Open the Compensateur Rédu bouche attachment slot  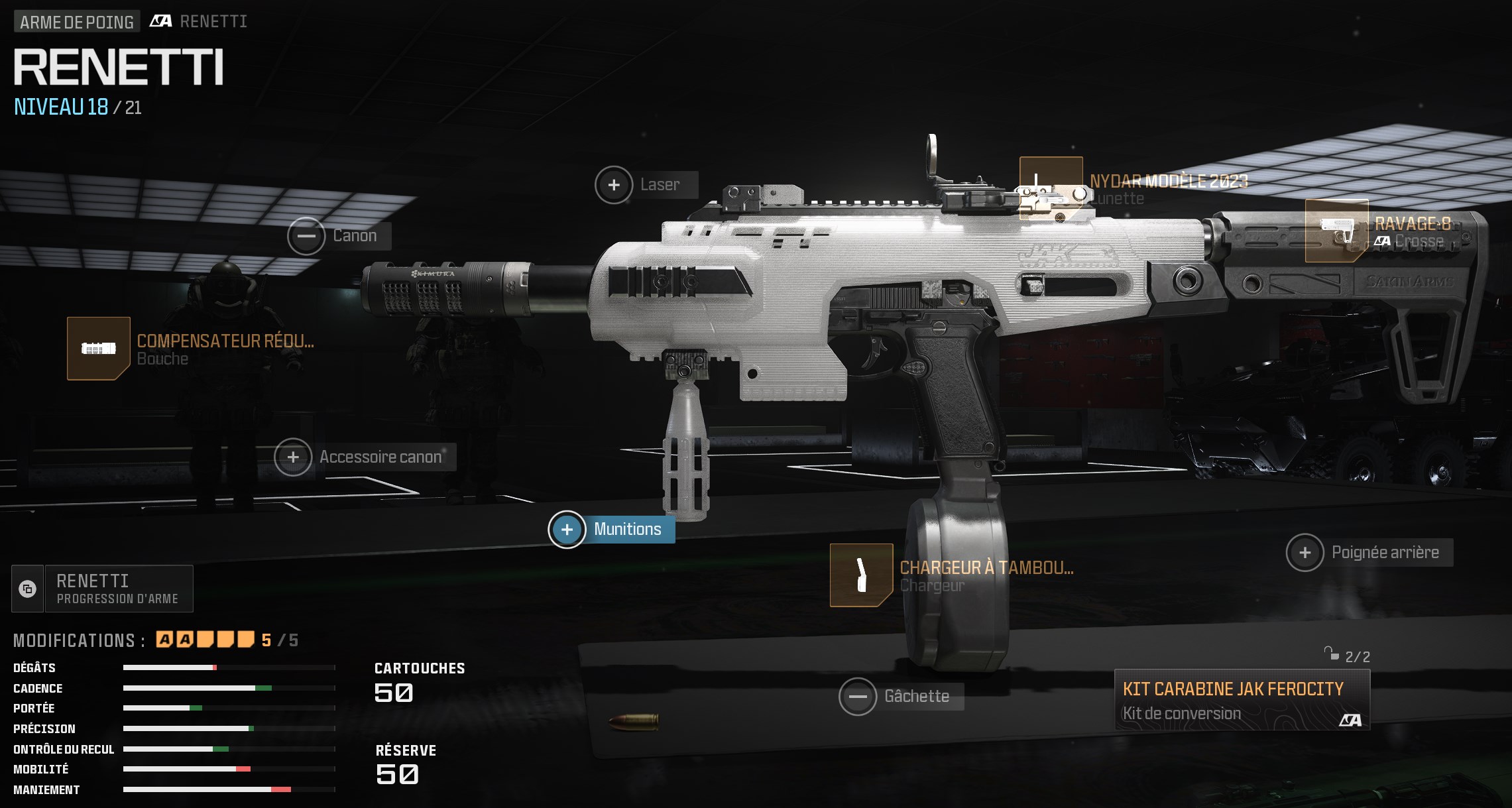tap(99, 349)
